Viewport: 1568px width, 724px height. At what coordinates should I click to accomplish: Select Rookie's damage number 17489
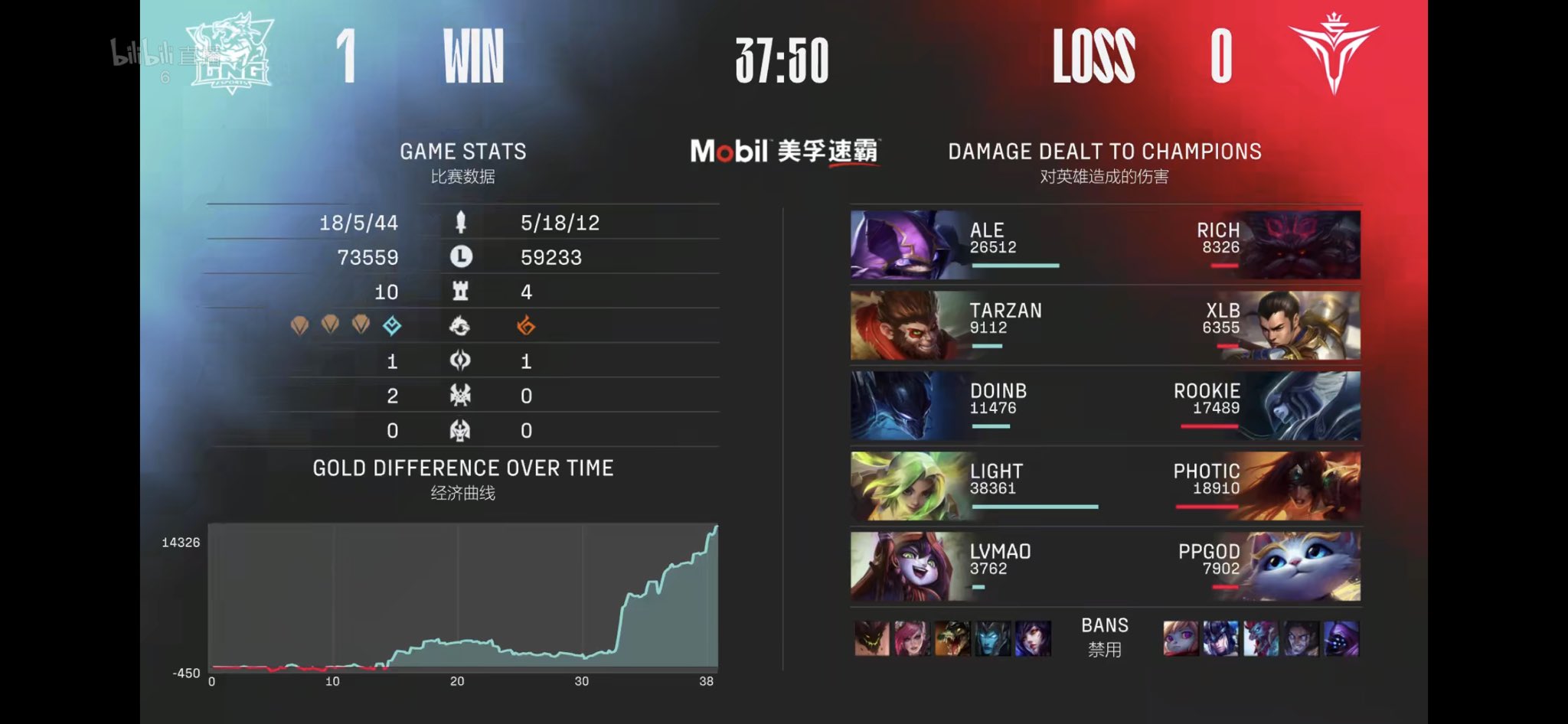pos(1214,408)
